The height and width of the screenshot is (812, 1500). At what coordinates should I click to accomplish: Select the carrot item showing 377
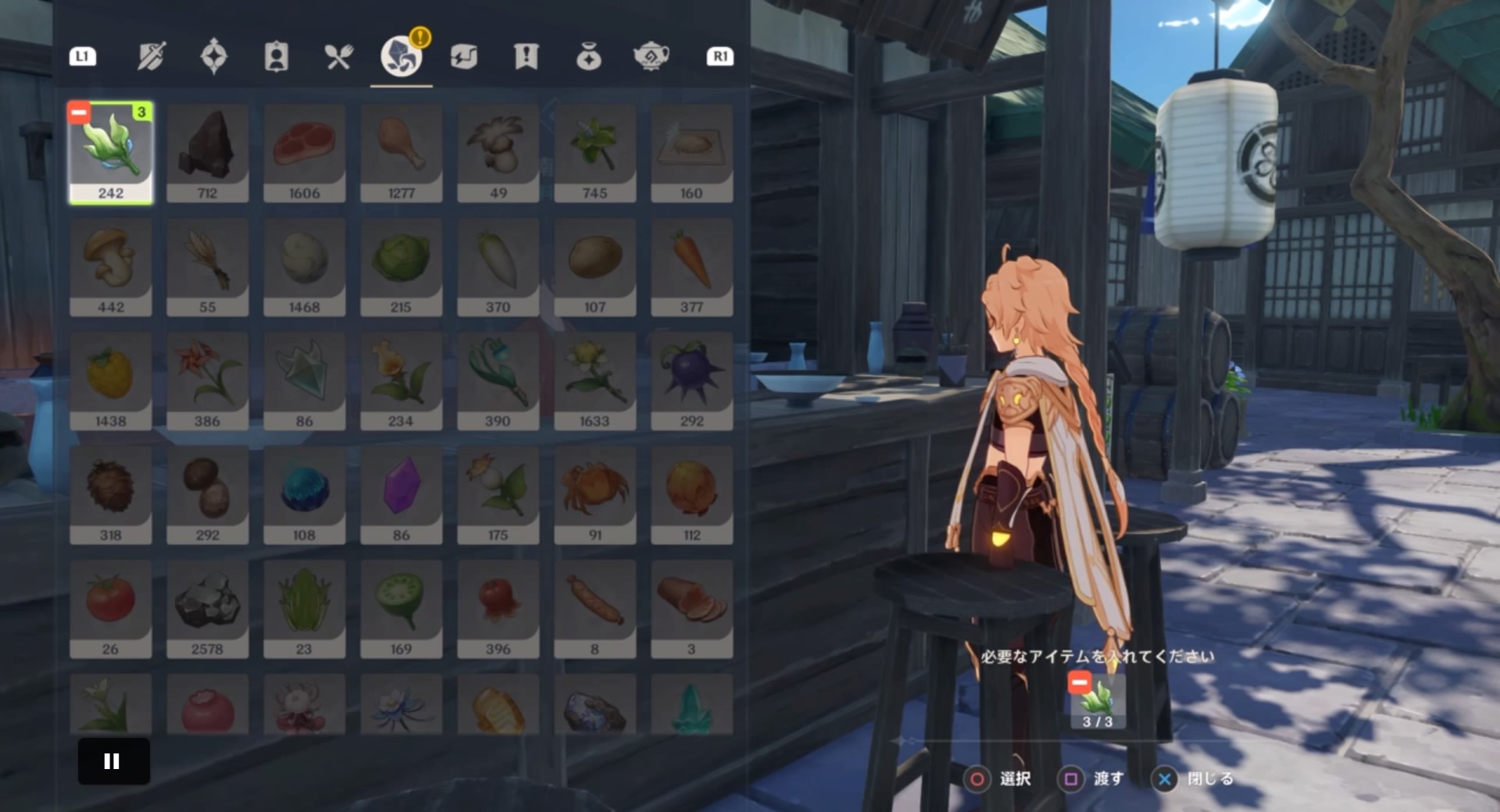tap(691, 265)
